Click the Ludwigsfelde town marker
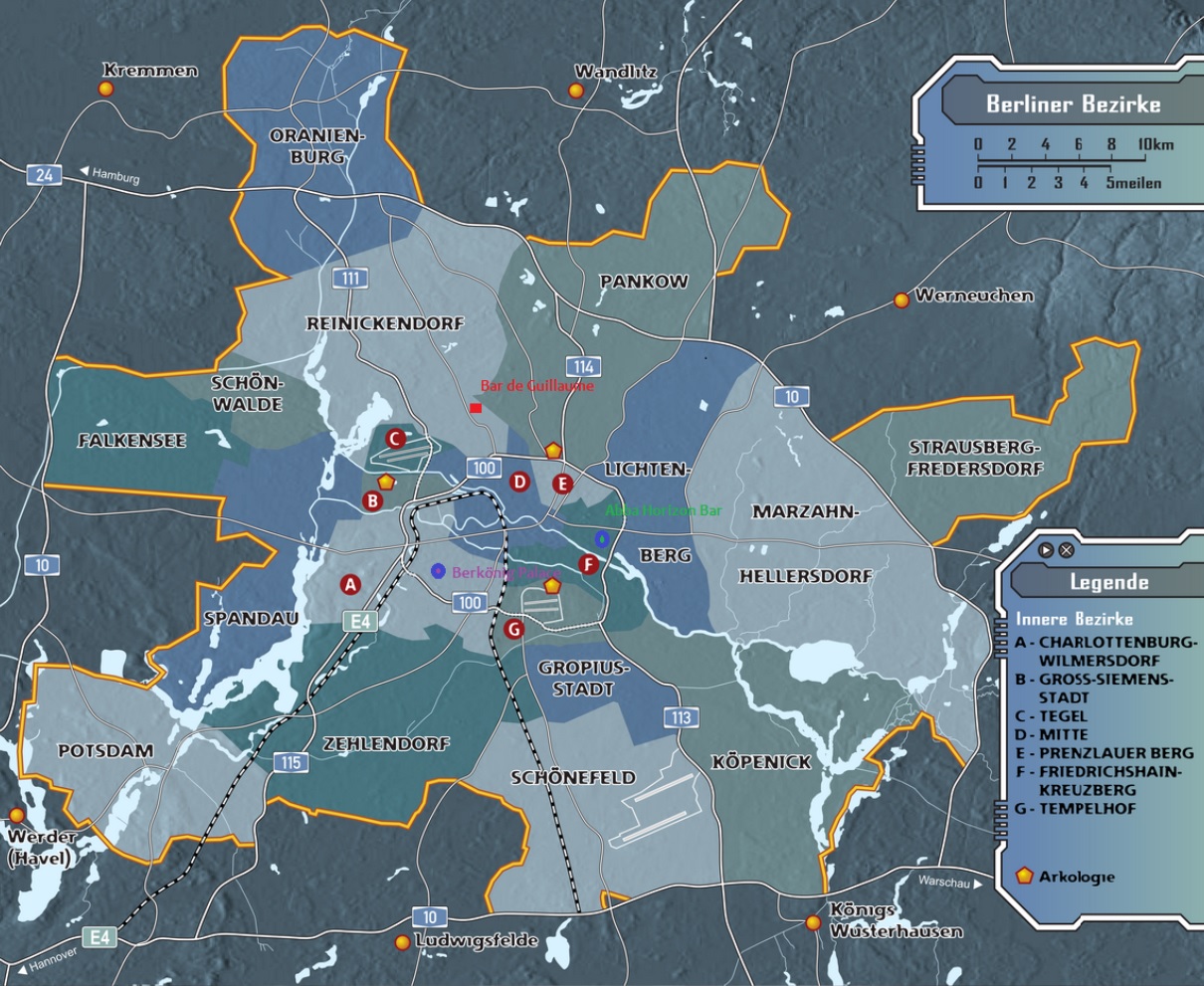 tap(402, 942)
